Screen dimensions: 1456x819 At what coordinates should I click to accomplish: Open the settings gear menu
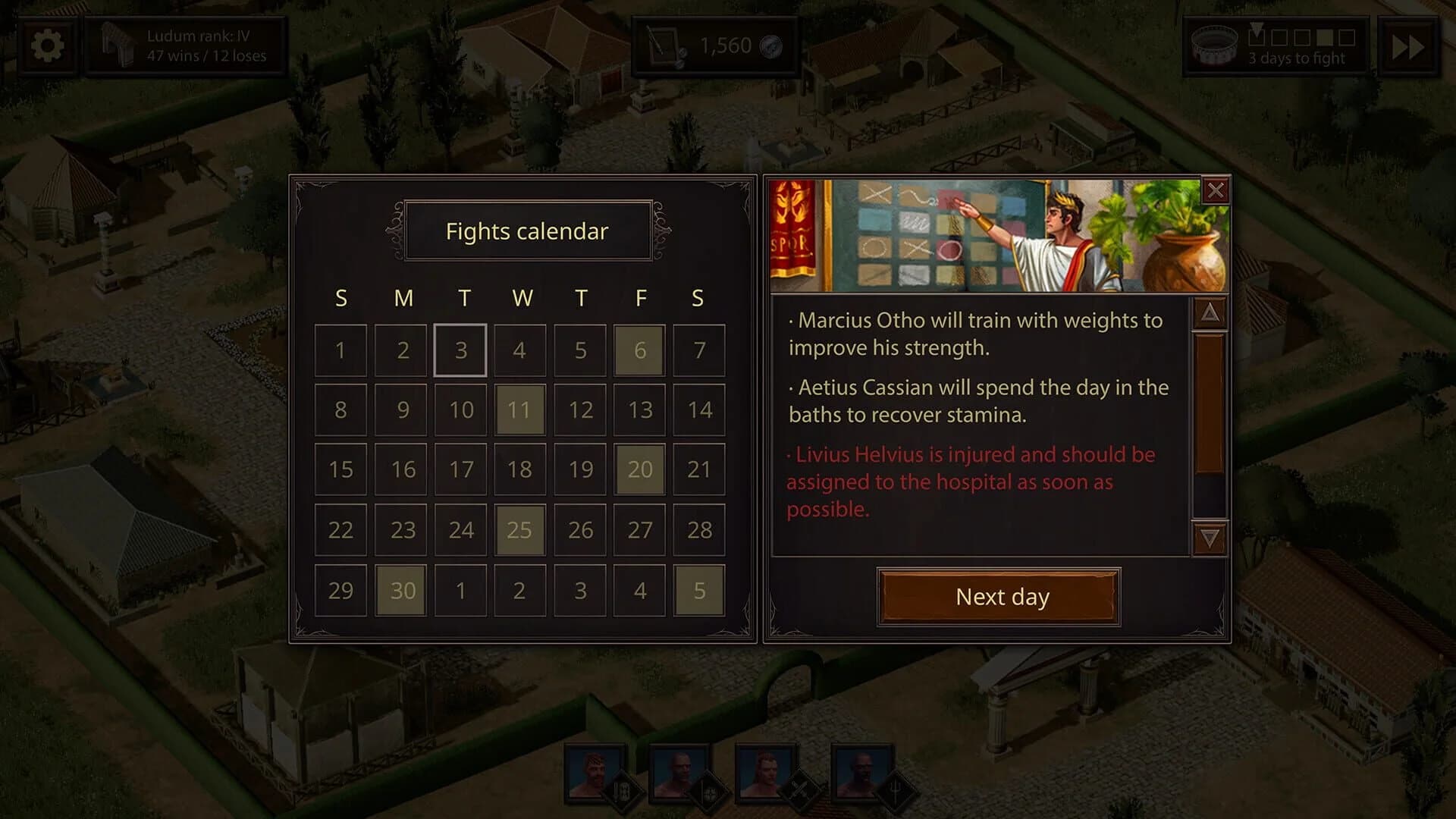(47, 45)
